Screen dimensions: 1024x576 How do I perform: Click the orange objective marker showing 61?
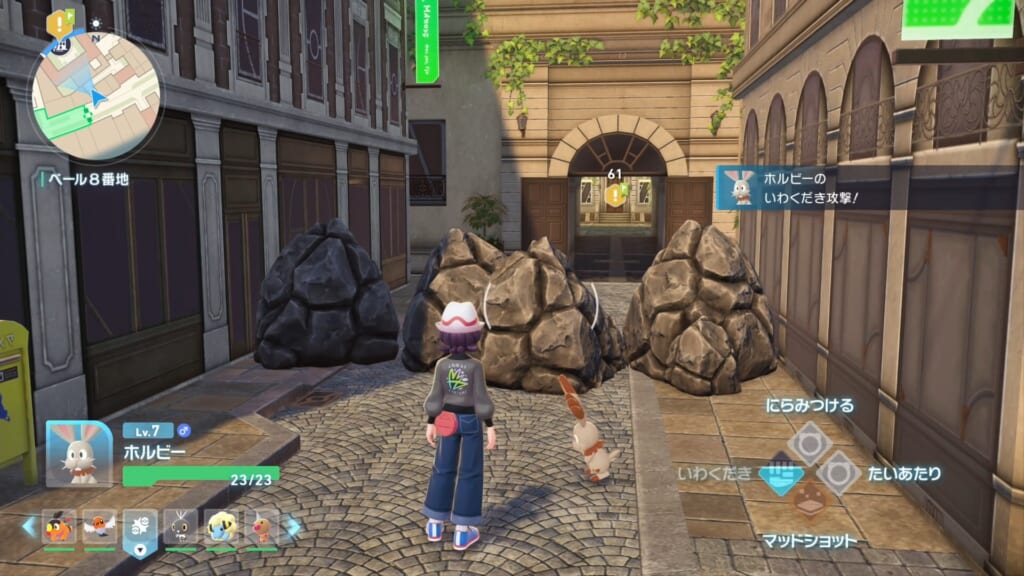coord(614,195)
